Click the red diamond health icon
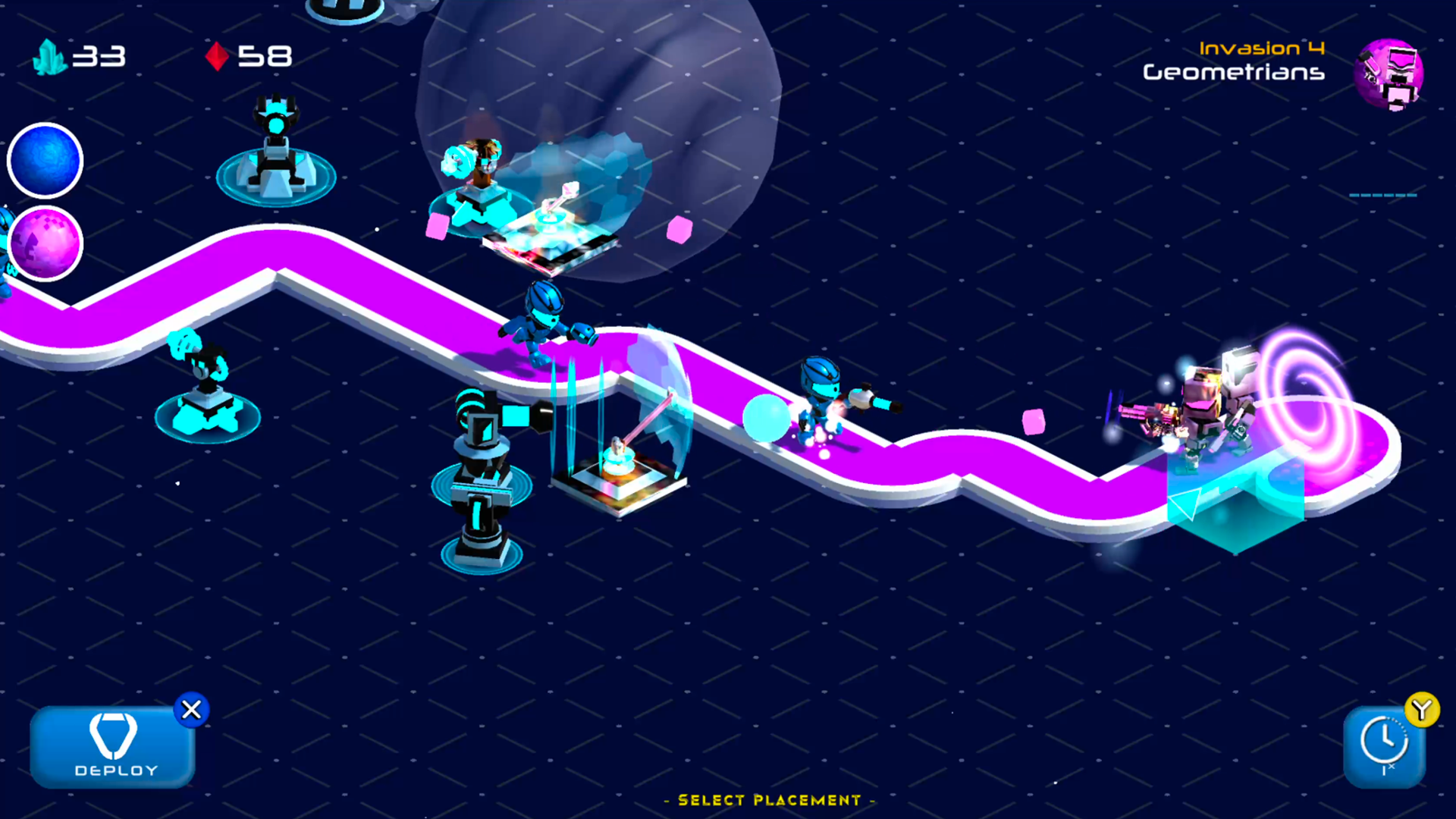Image resolution: width=1456 pixels, height=819 pixels. [x=218, y=55]
